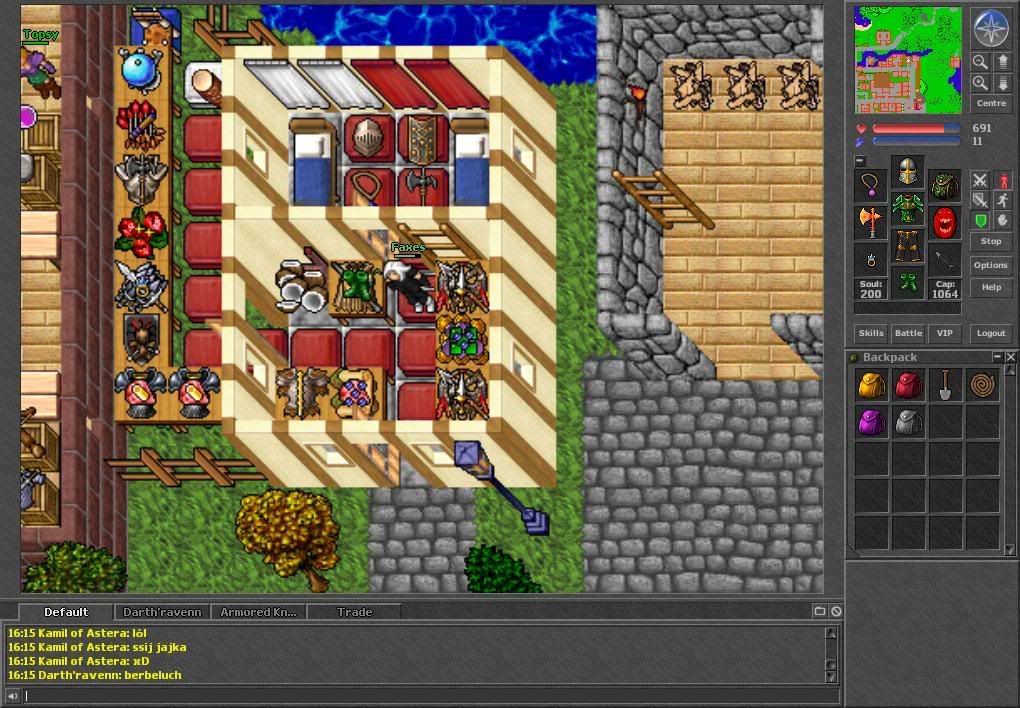The width and height of the screenshot is (1020, 708).
Task: Select the purple backpack slot
Action: point(871,423)
